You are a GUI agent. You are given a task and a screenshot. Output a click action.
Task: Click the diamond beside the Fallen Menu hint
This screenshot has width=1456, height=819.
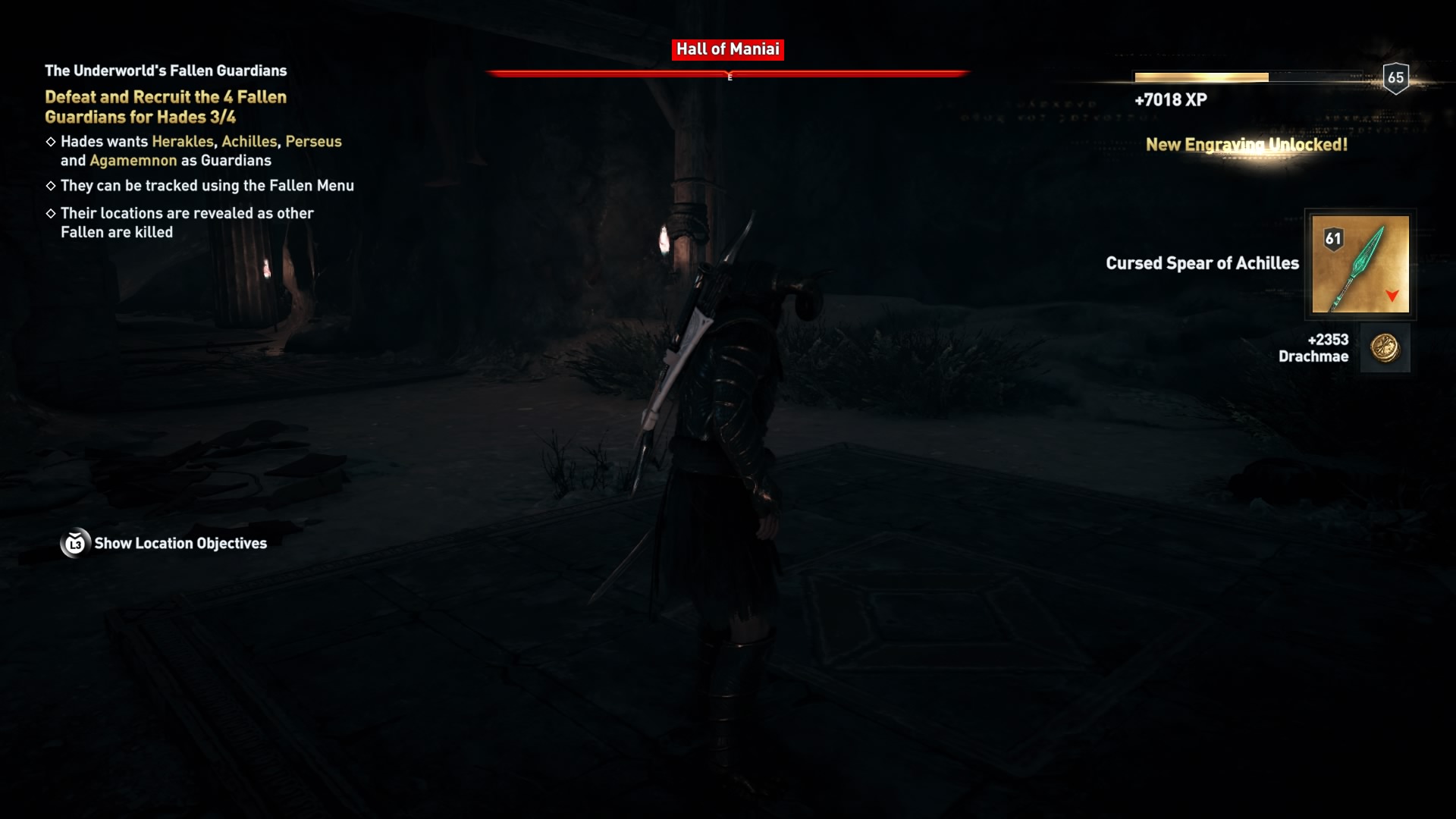pyautogui.click(x=52, y=184)
